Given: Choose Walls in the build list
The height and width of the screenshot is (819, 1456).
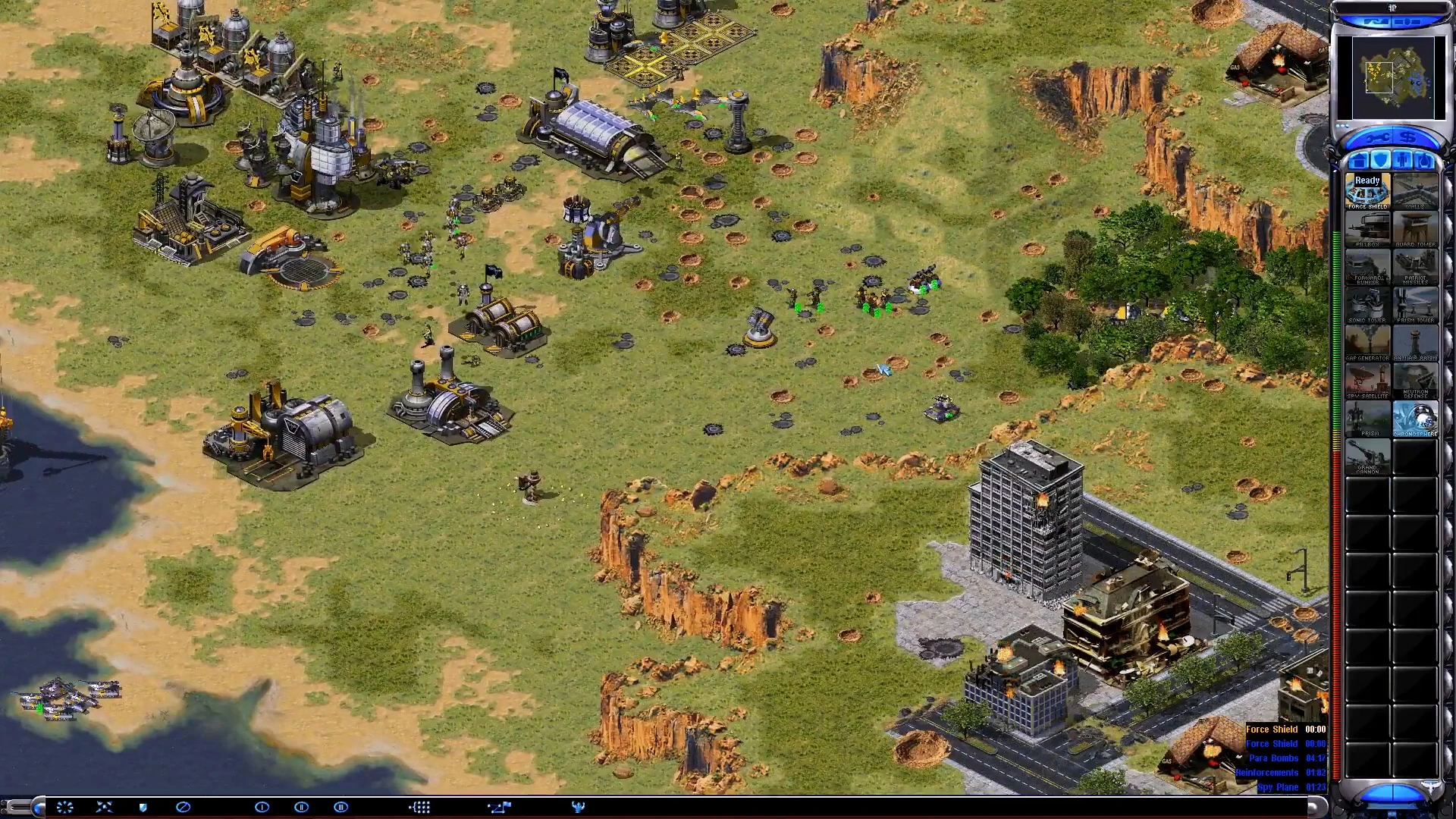Looking at the screenshot, I should [x=1415, y=191].
